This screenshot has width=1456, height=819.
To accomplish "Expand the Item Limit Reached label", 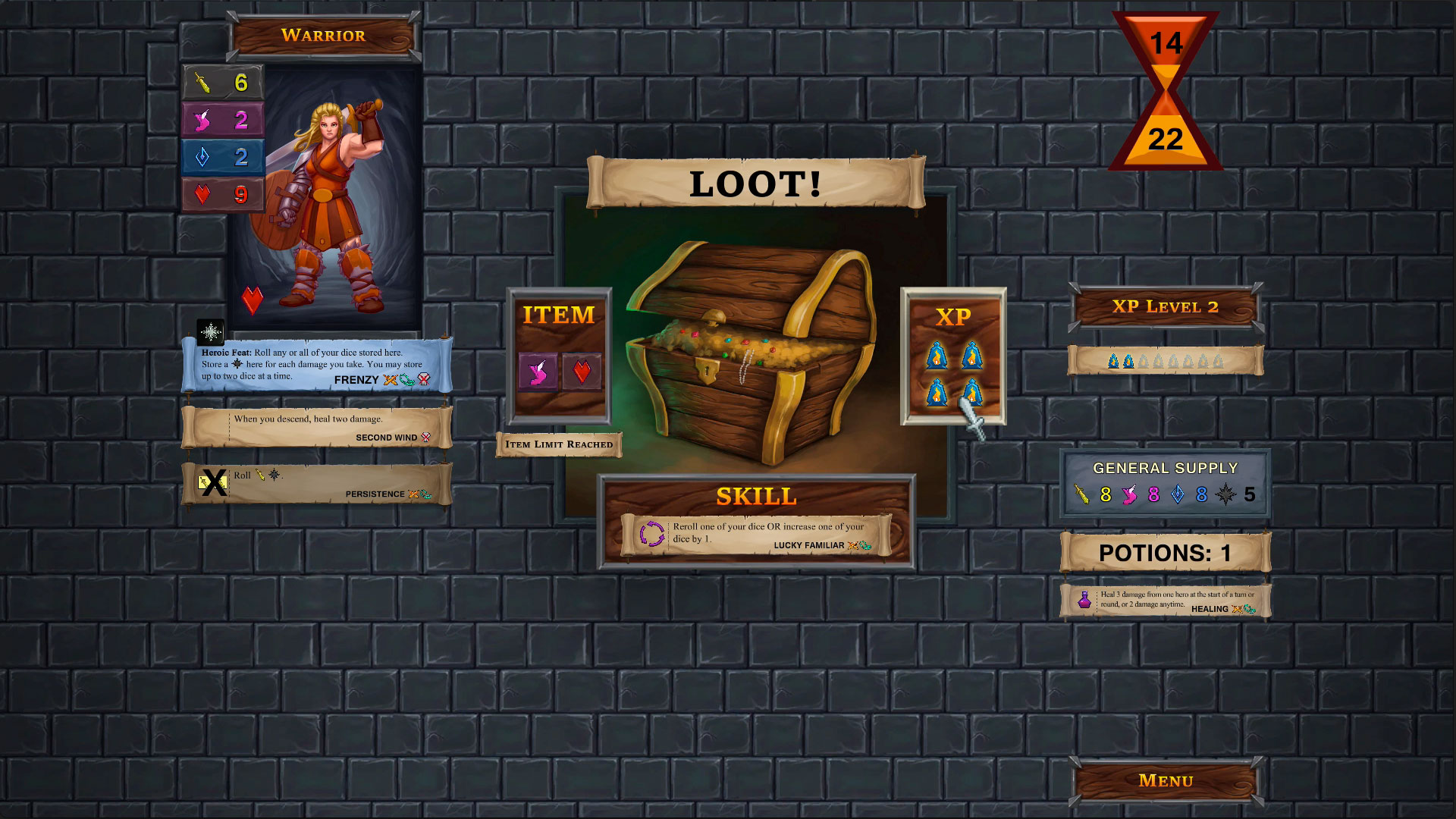I will coord(559,445).
